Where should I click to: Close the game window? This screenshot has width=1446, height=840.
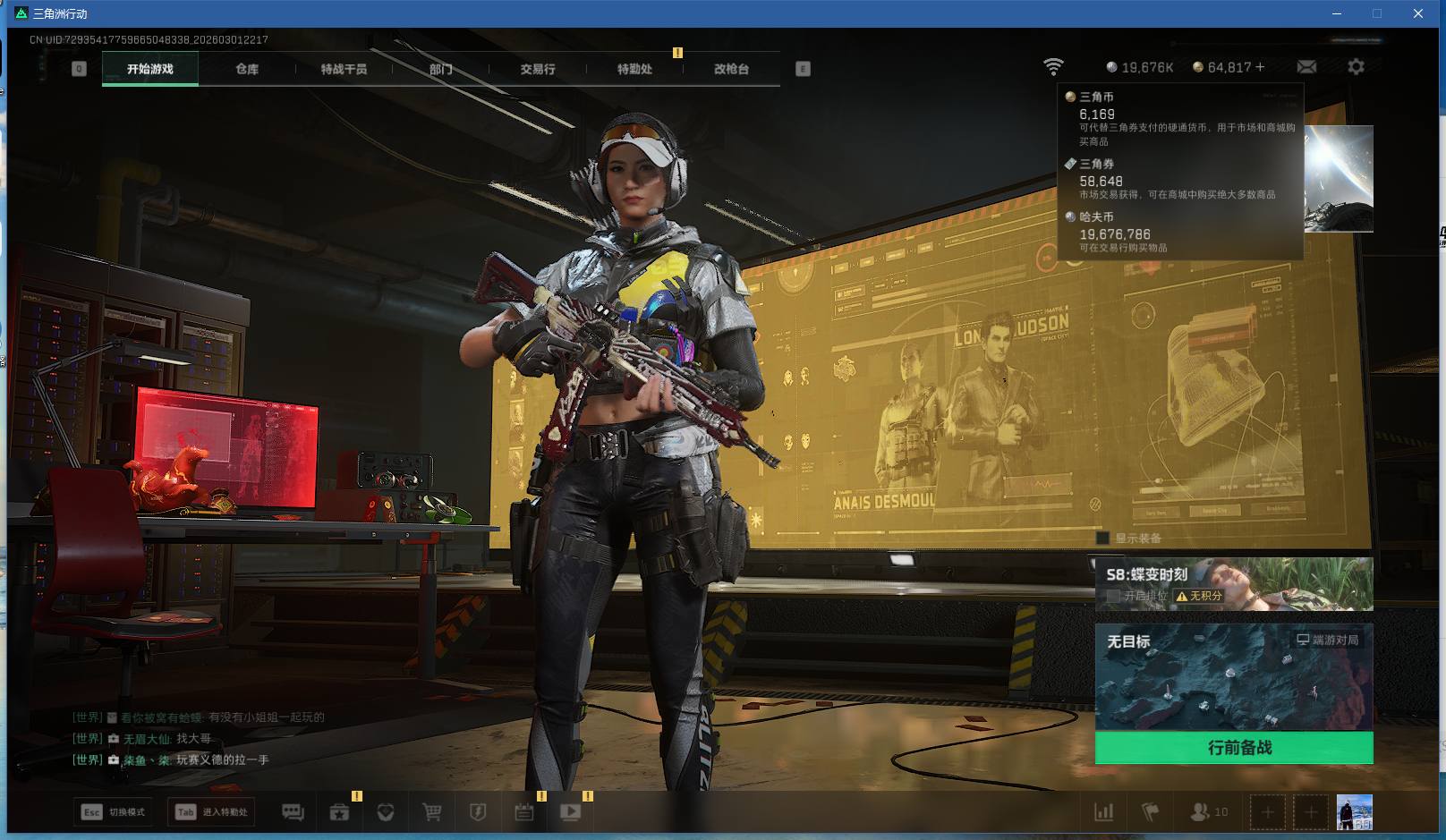click(1418, 13)
